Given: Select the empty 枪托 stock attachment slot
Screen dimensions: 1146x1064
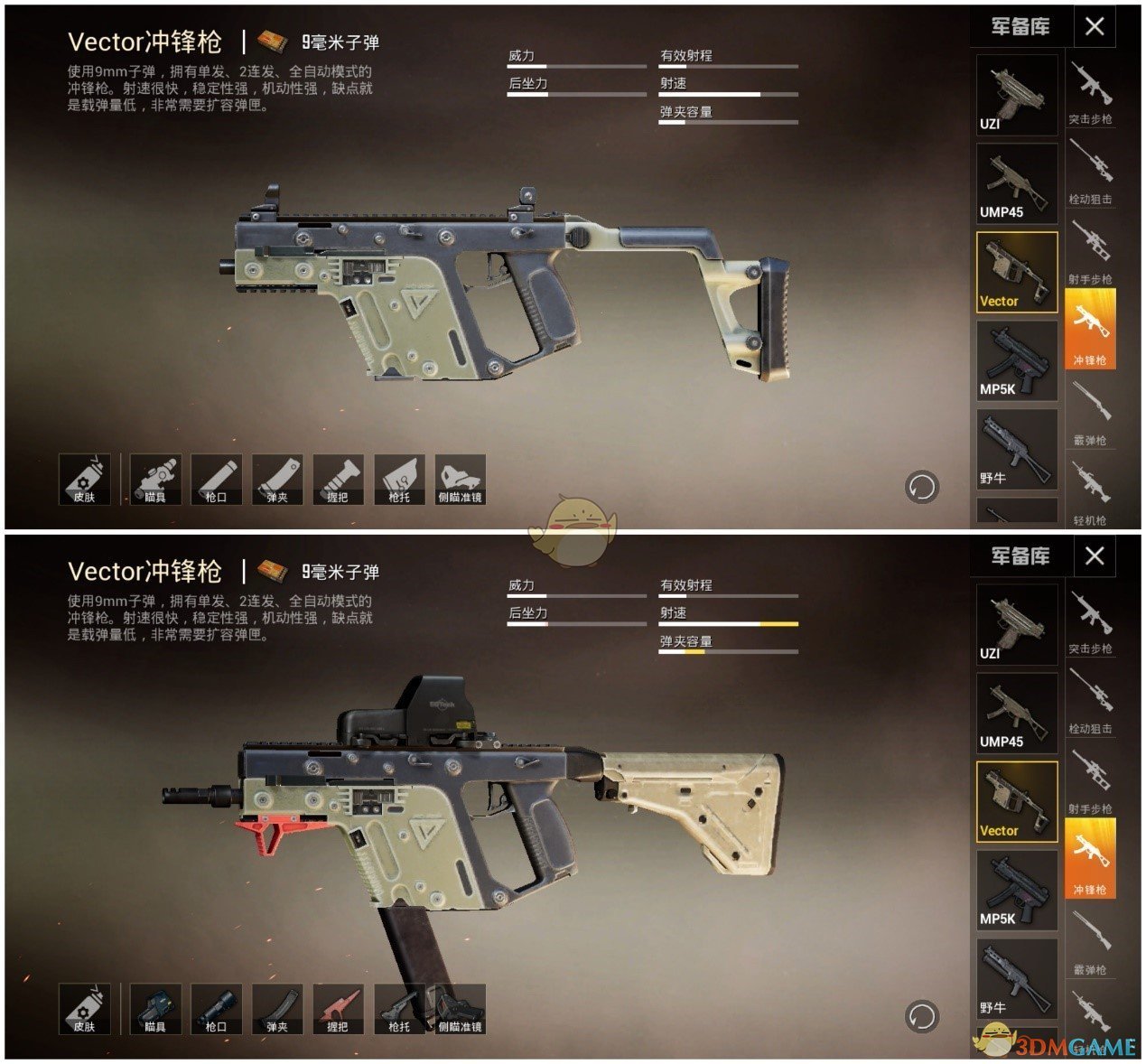Looking at the screenshot, I should (399, 479).
